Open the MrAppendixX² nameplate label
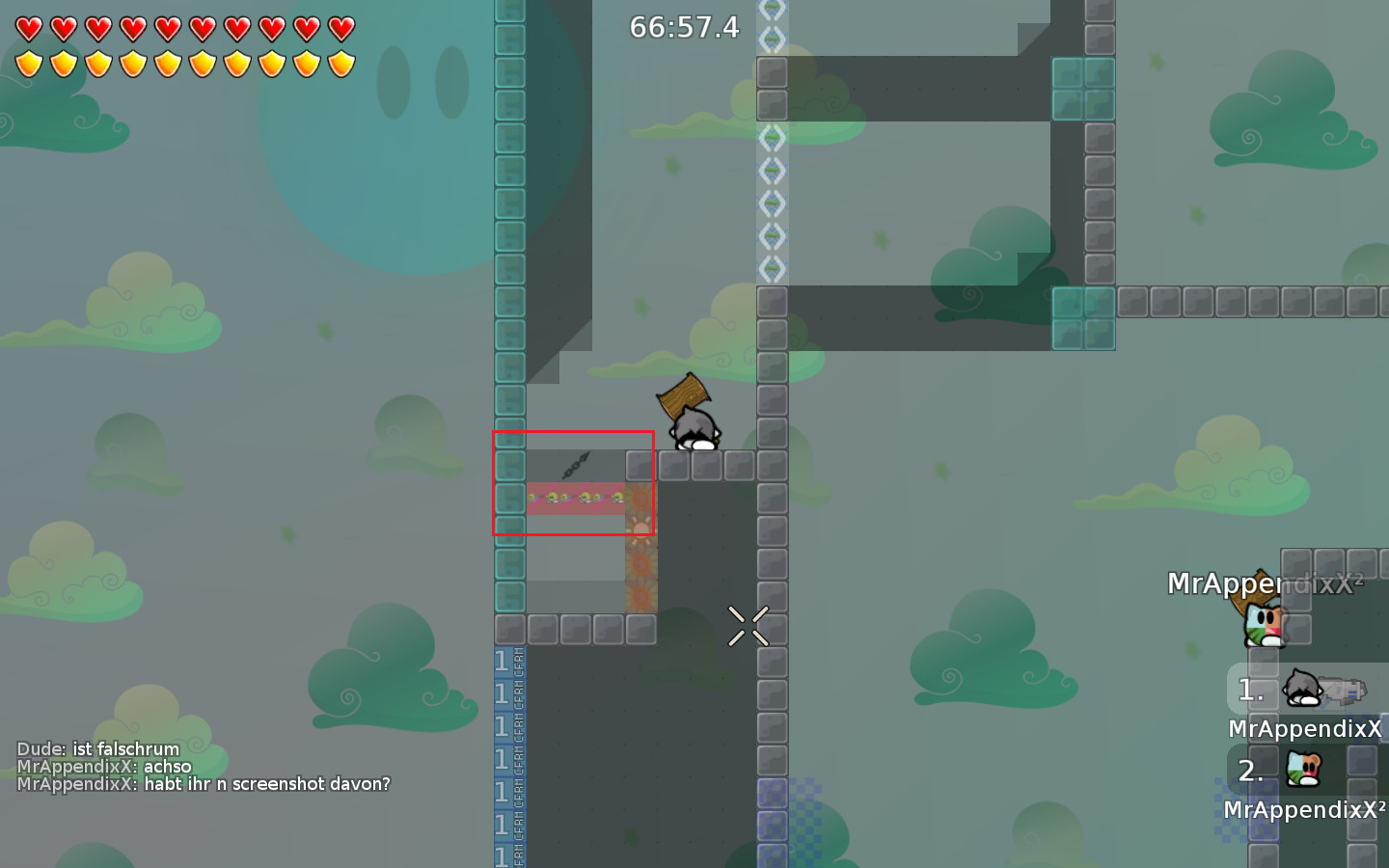 coord(1264,583)
